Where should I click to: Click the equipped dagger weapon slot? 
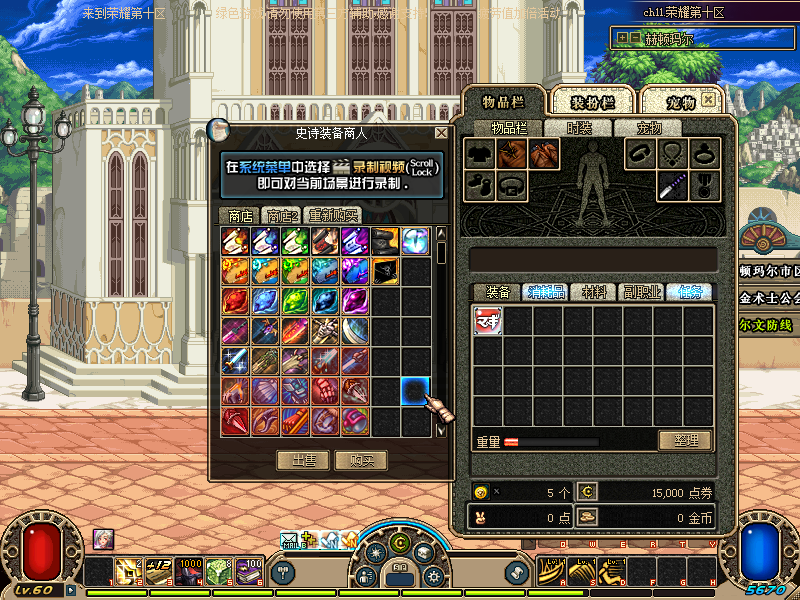coord(672,185)
